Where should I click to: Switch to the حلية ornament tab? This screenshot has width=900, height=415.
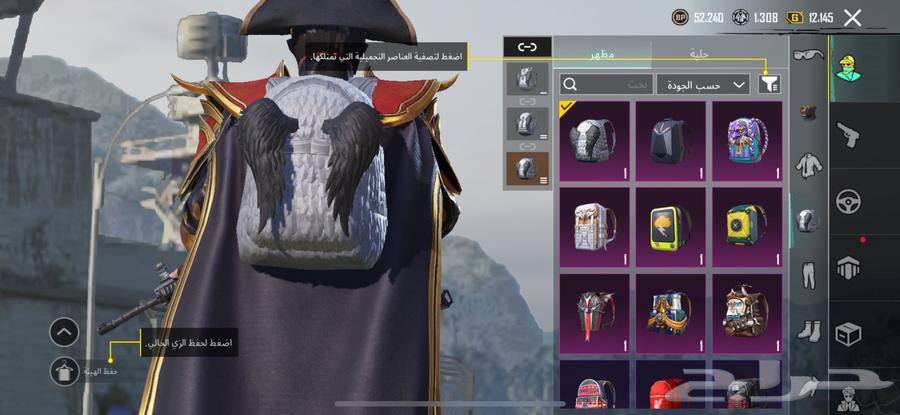(x=698, y=53)
